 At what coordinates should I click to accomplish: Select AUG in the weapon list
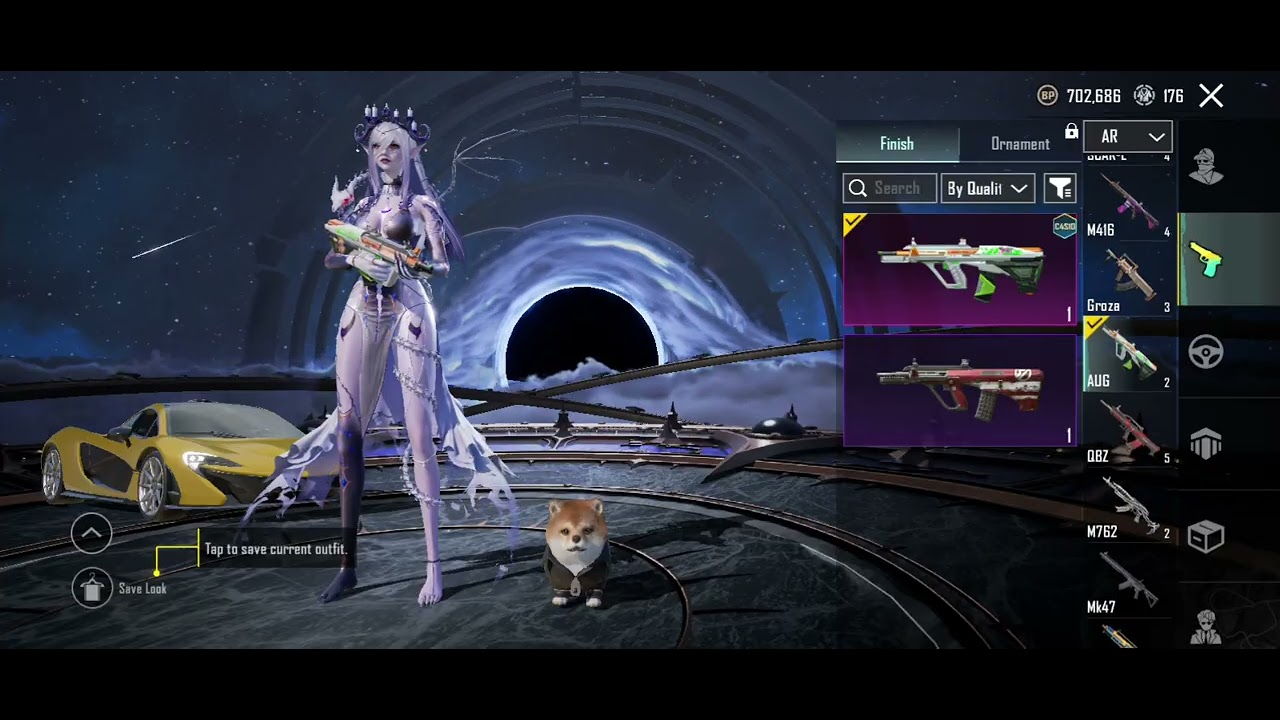pyautogui.click(x=1128, y=357)
